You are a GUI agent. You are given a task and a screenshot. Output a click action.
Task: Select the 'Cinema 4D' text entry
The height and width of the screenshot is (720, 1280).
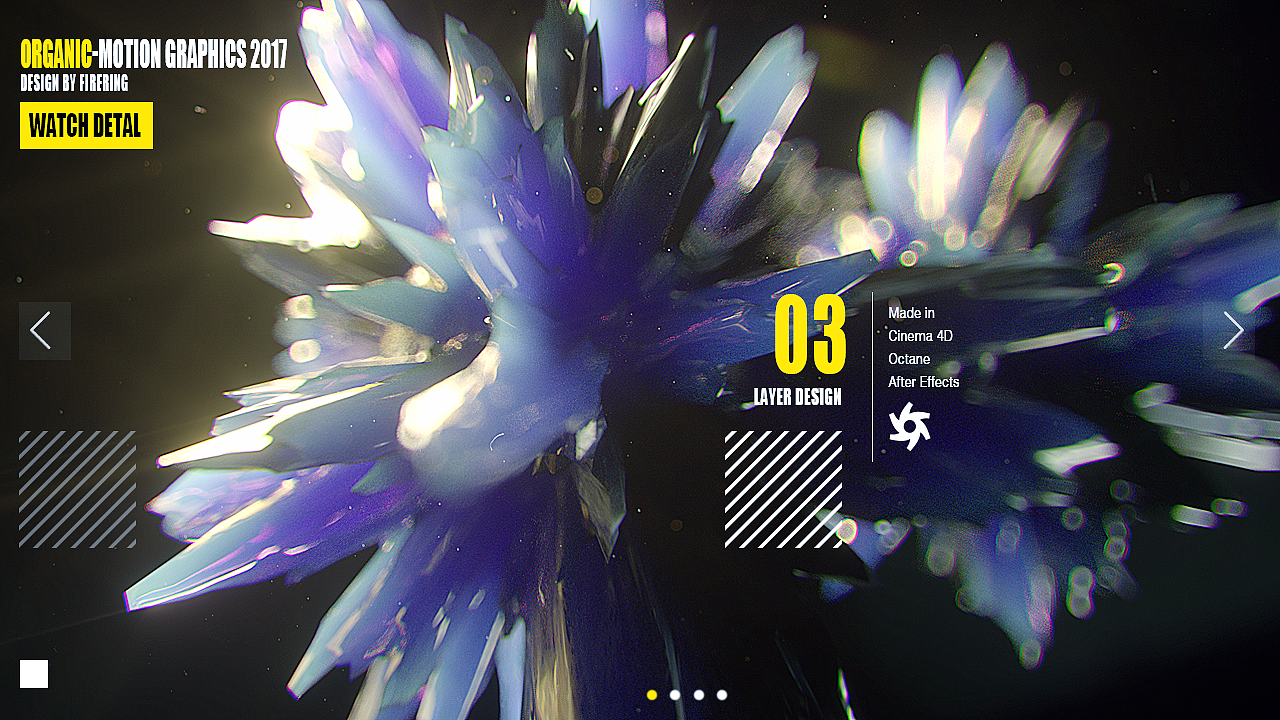coord(920,336)
